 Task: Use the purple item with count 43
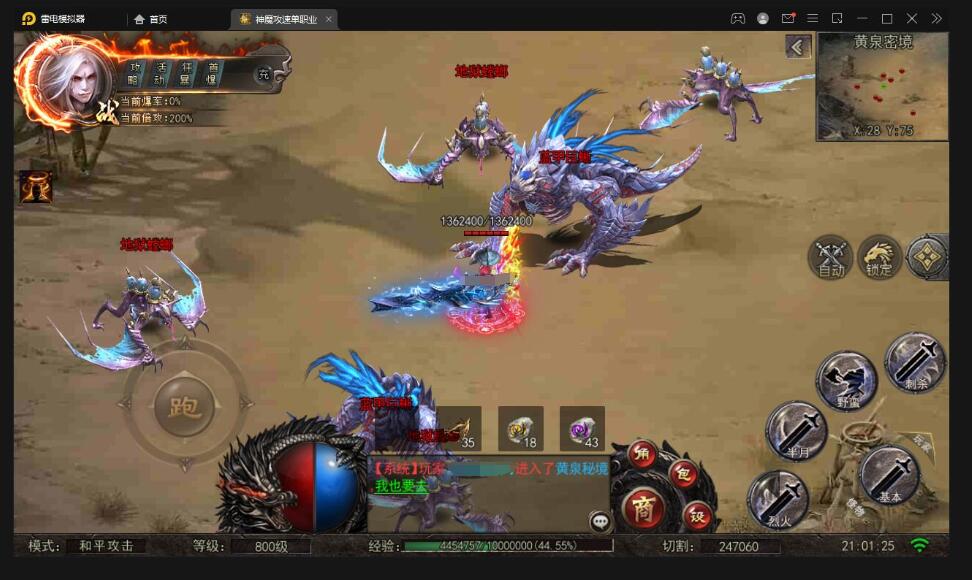(x=582, y=428)
